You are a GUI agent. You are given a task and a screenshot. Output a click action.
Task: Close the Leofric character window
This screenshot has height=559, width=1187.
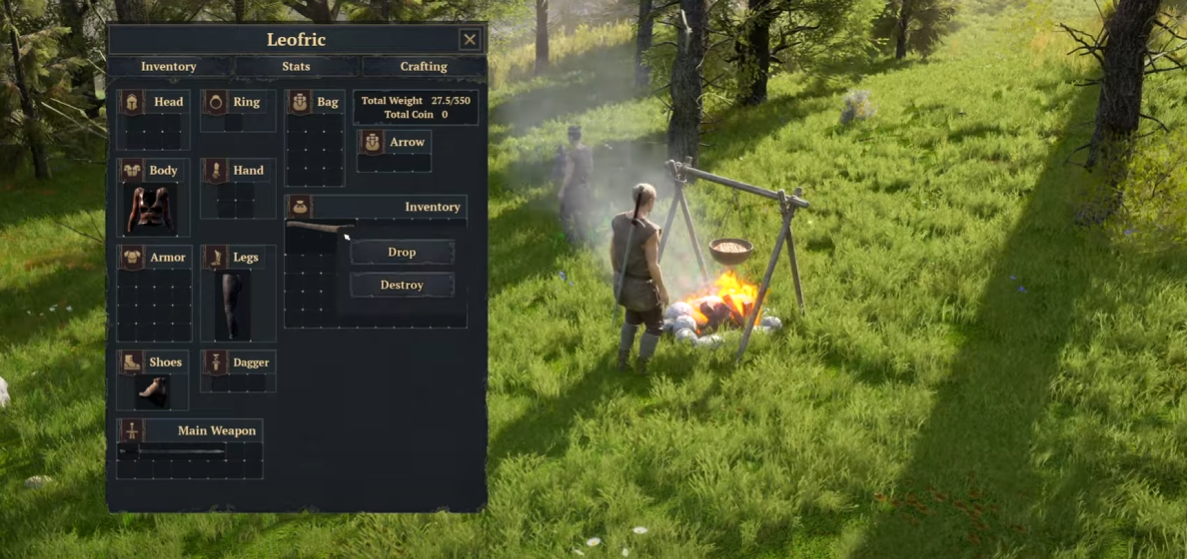[x=470, y=40]
